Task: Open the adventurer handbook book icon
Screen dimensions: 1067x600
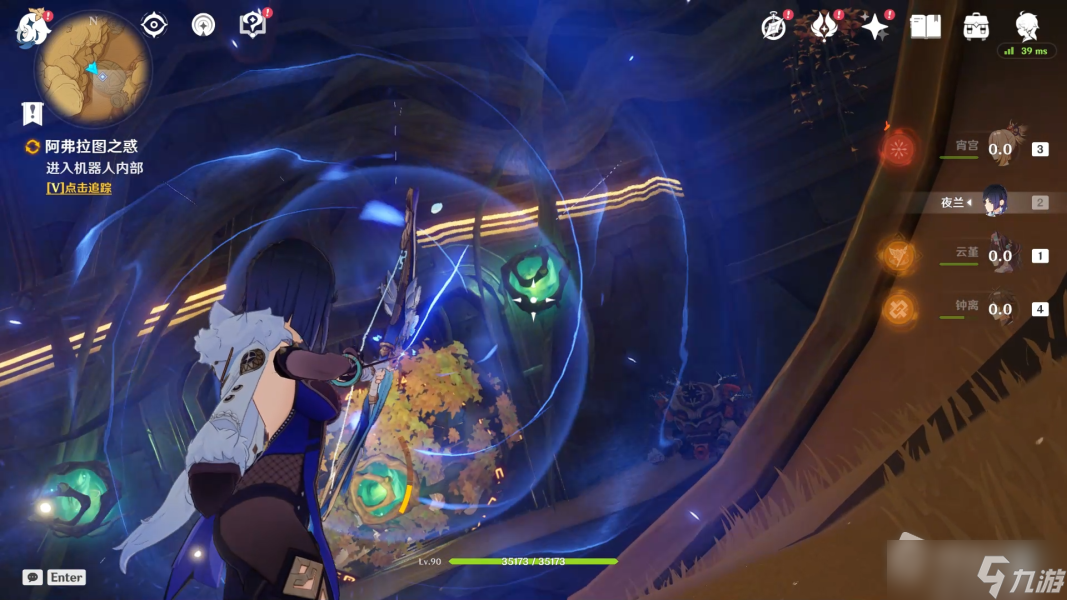Action: [925, 27]
